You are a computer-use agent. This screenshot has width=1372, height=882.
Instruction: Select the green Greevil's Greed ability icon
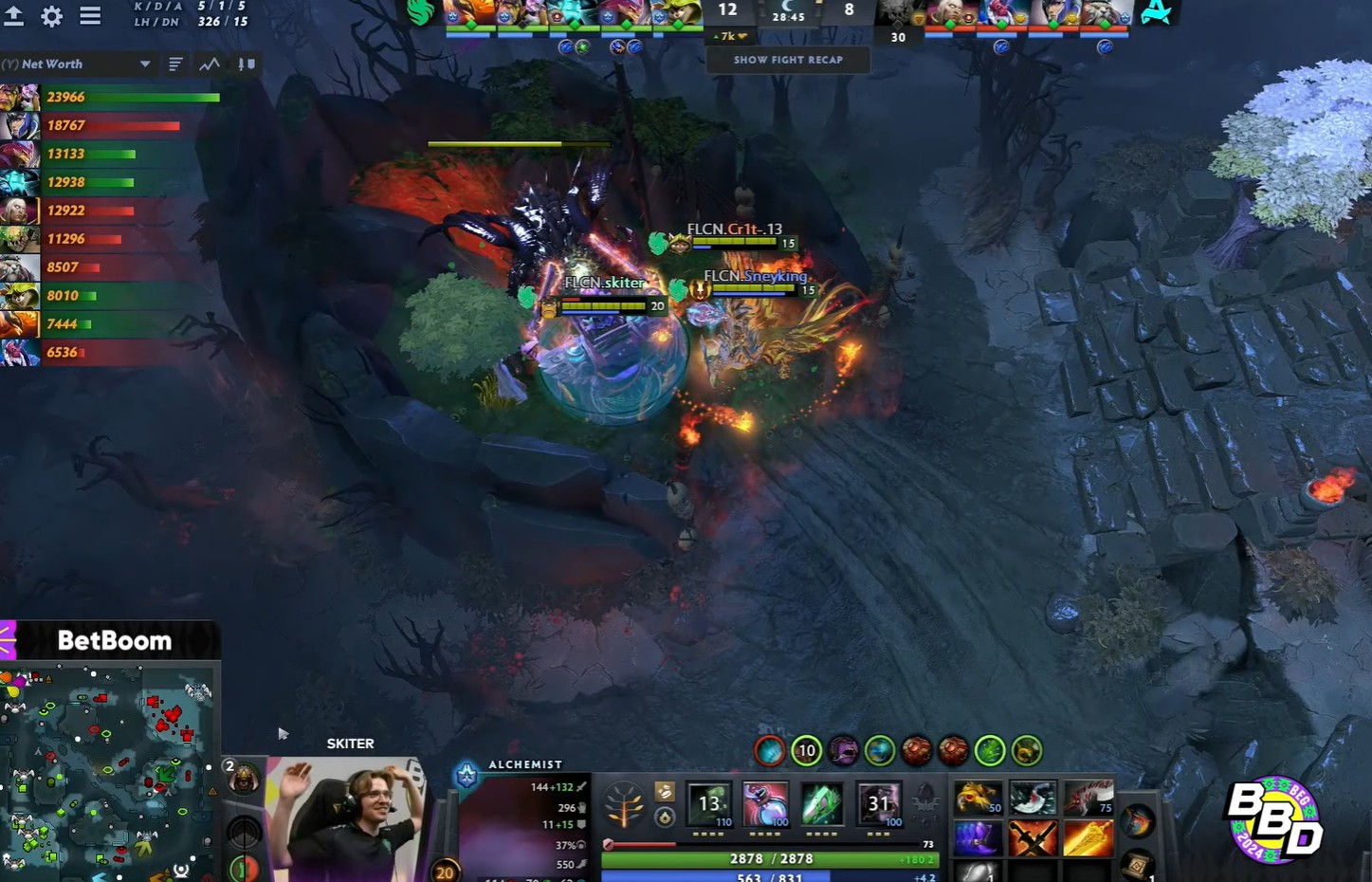821,805
